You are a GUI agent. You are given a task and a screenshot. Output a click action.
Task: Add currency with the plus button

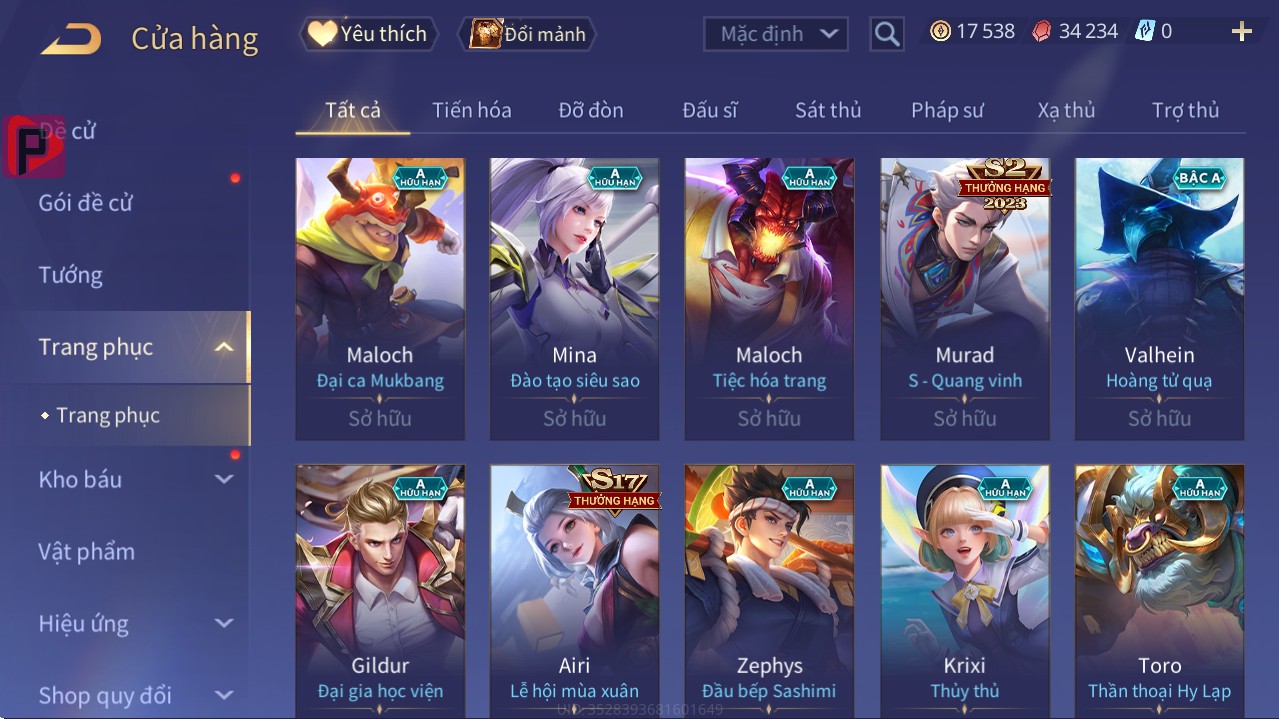pyautogui.click(x=1241, y=32)
